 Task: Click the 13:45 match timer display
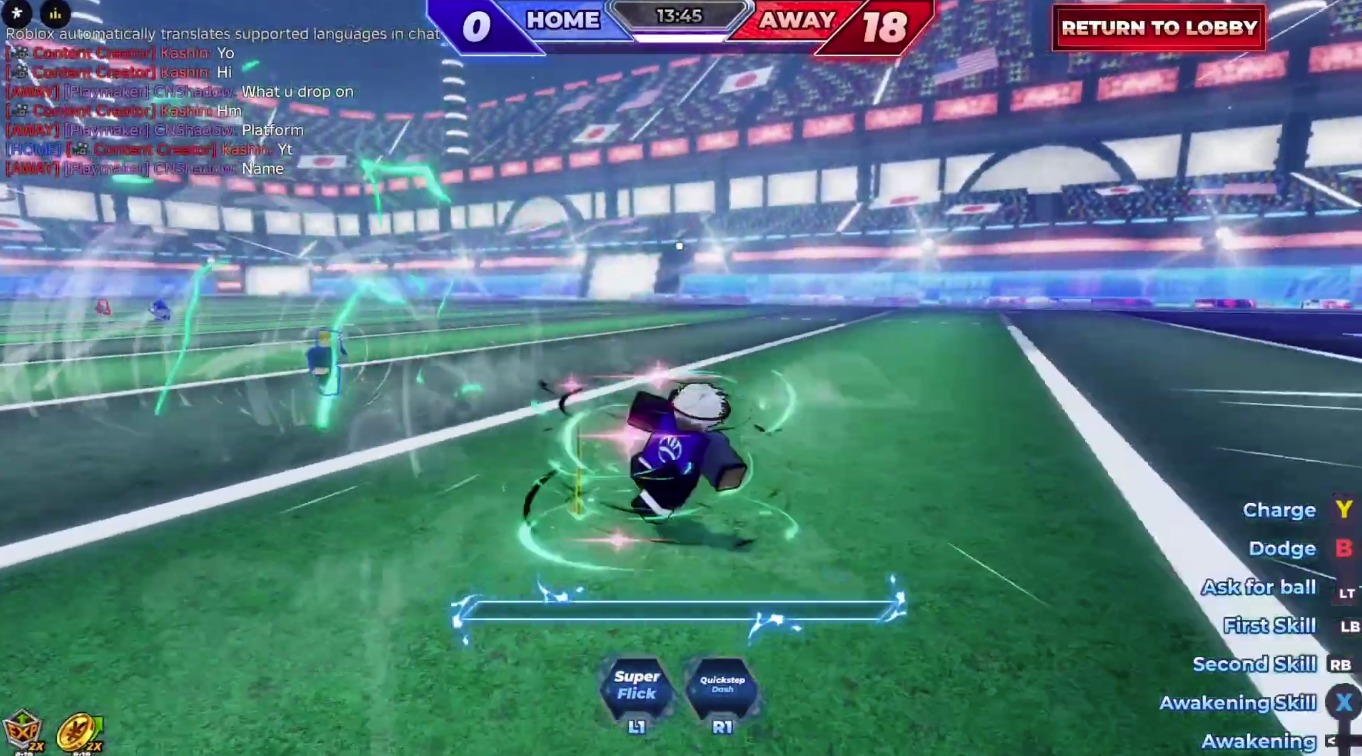[x=681, y=15]
